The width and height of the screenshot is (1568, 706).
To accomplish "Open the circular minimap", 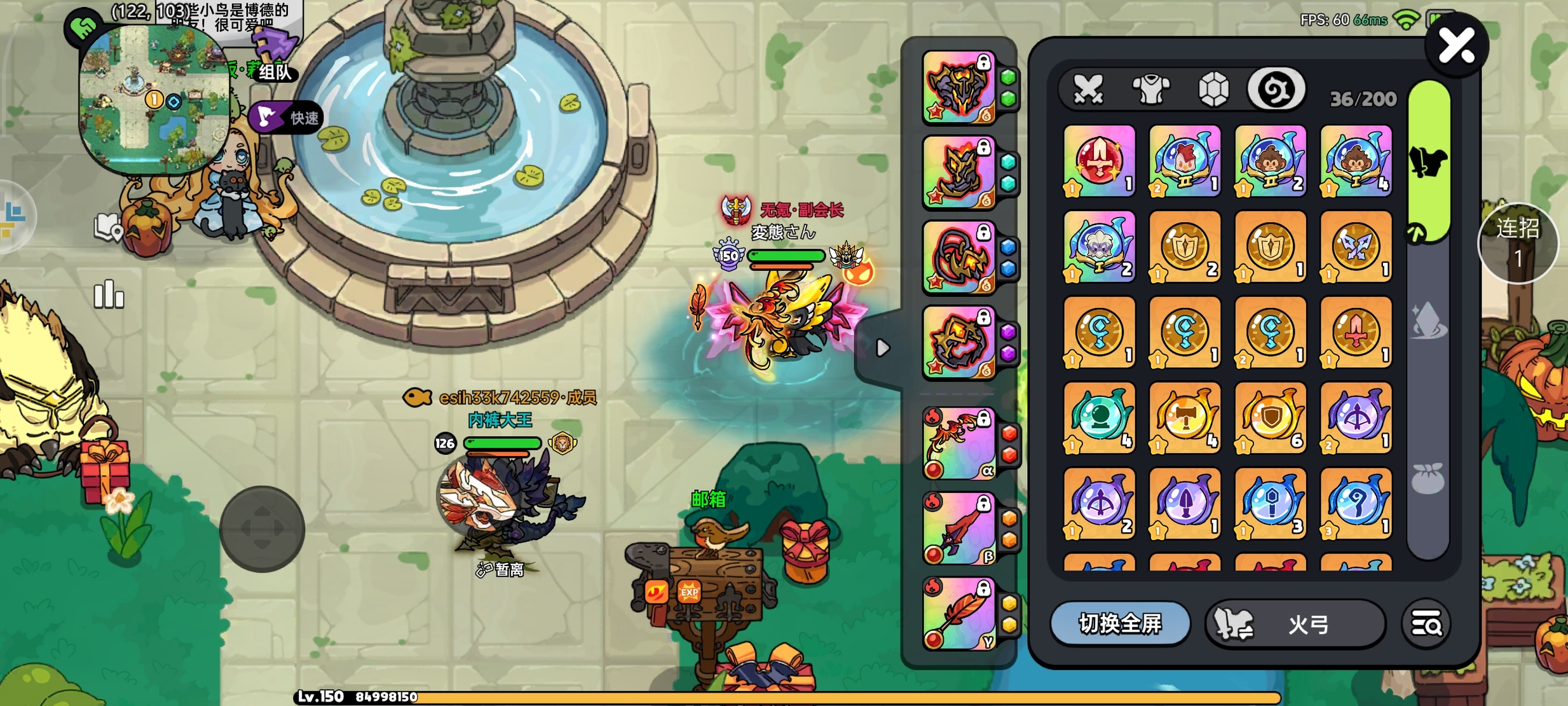I will tap(154, 100).
